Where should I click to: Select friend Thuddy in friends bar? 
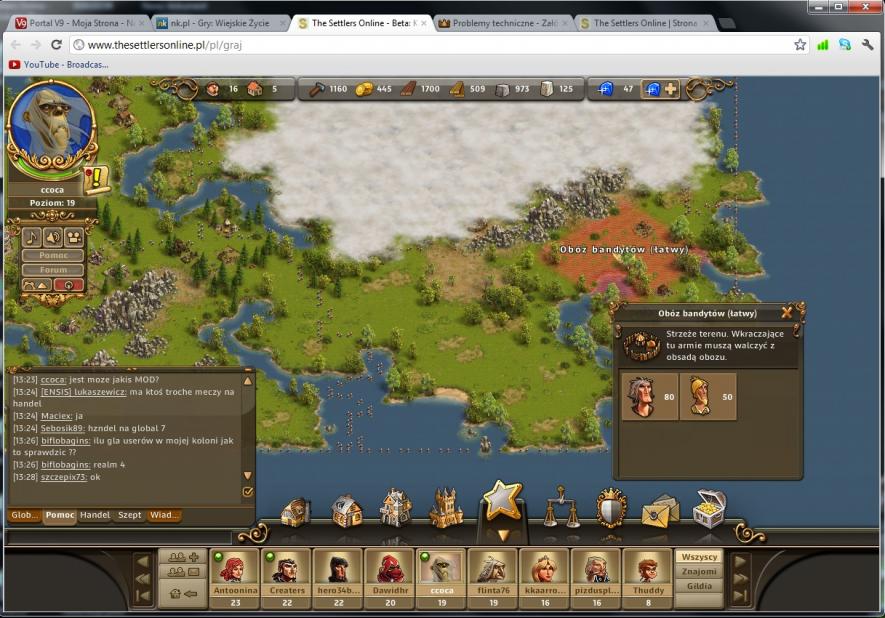pos(647,573)
